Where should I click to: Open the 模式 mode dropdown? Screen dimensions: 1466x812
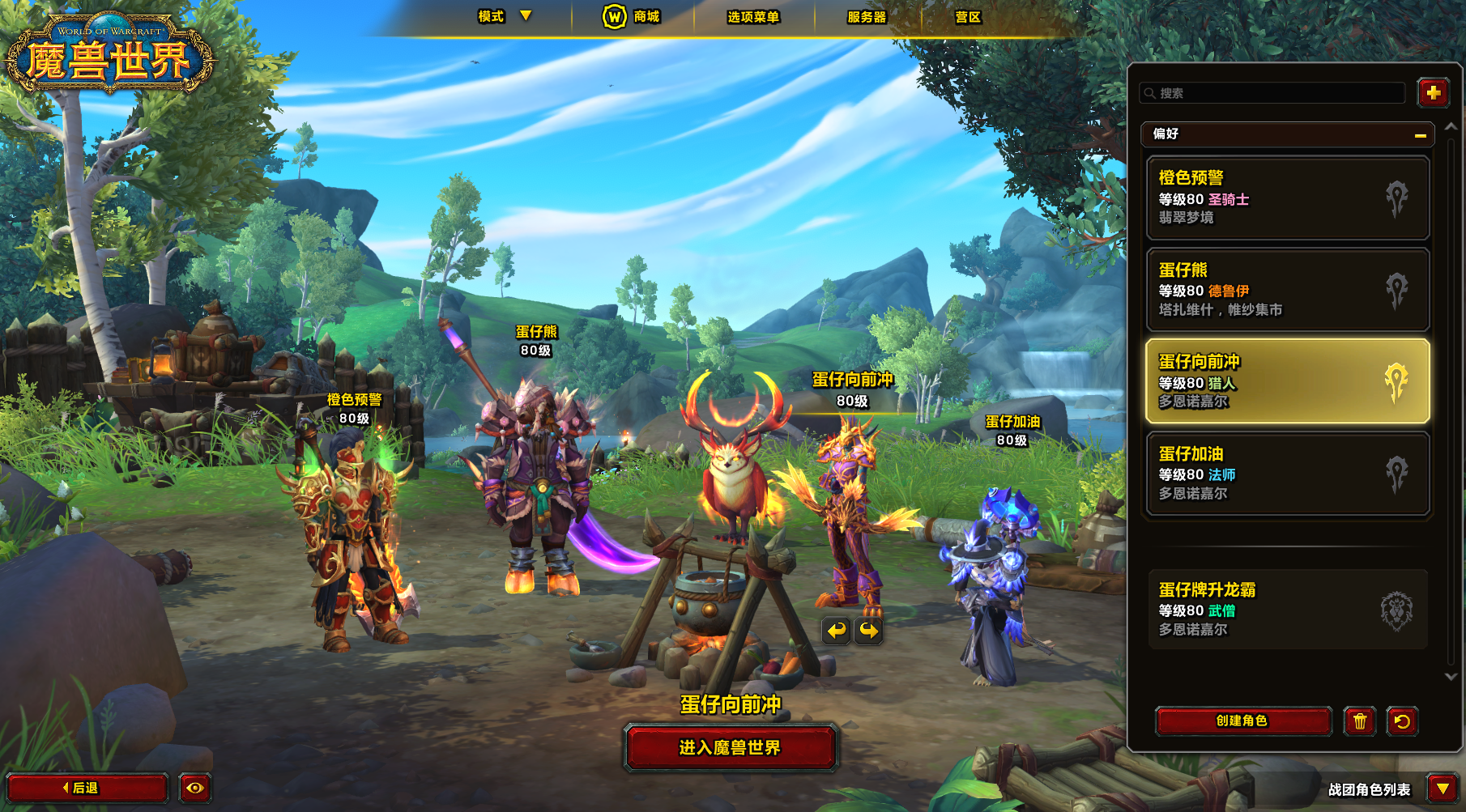coord(504,16)
